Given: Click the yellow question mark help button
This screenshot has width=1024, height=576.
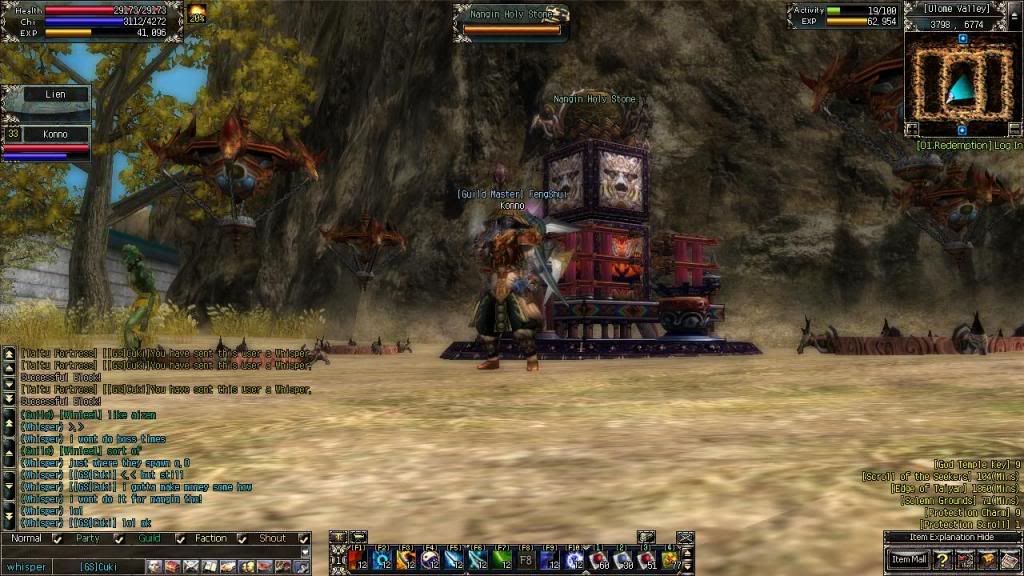Looking at the screenshot, I should [x=942, y=559].
